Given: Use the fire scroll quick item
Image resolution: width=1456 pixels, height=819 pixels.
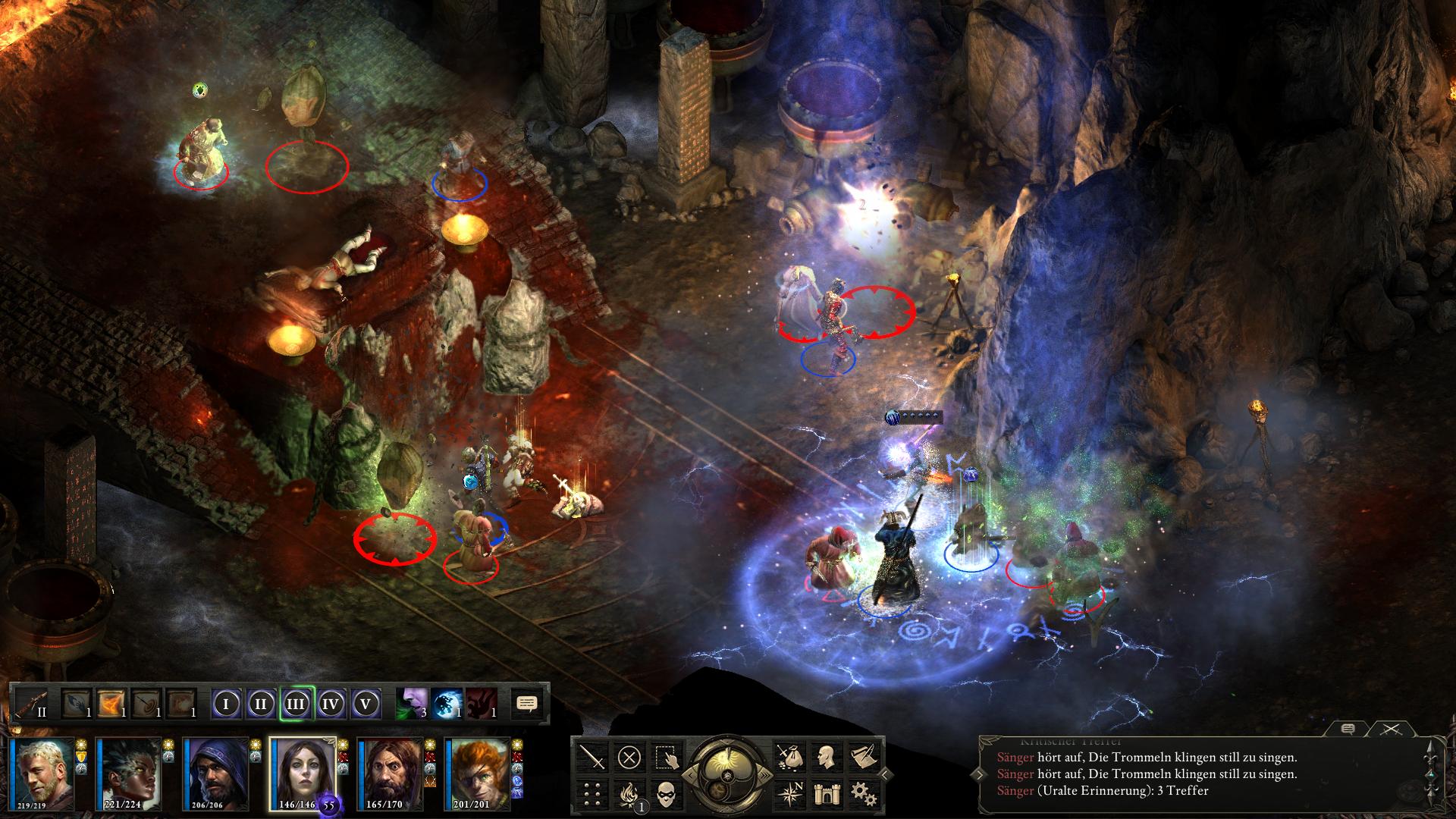Looking at the screenshot, I should [111, 704].
